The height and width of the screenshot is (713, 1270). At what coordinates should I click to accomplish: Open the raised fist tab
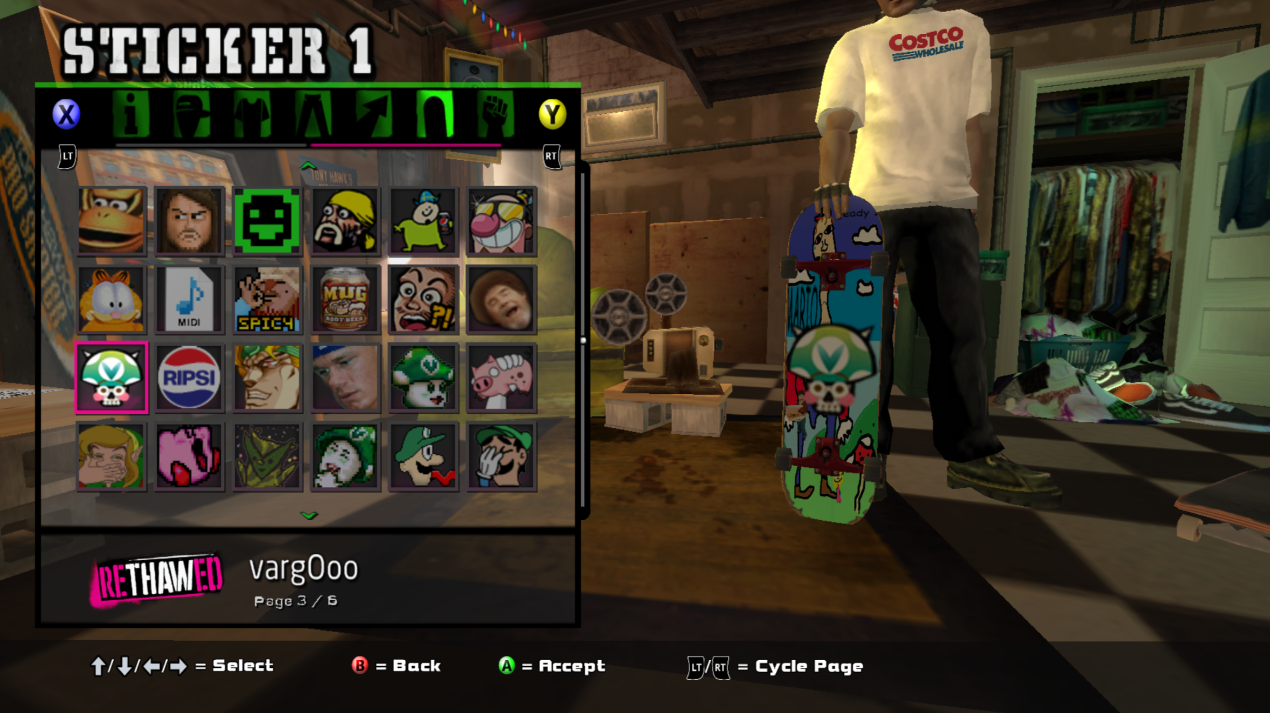coord(495,114)
